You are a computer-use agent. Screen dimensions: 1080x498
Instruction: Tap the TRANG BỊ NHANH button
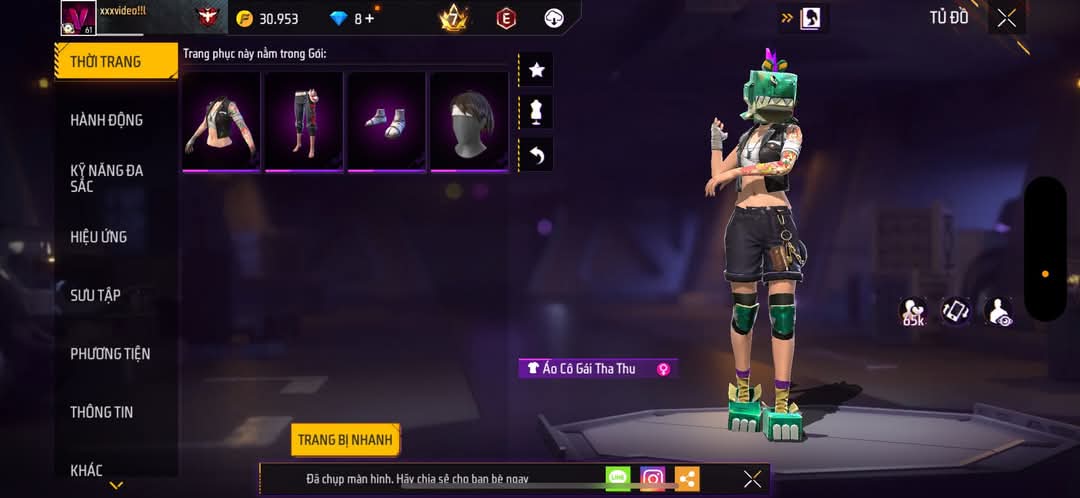[346, 440]
